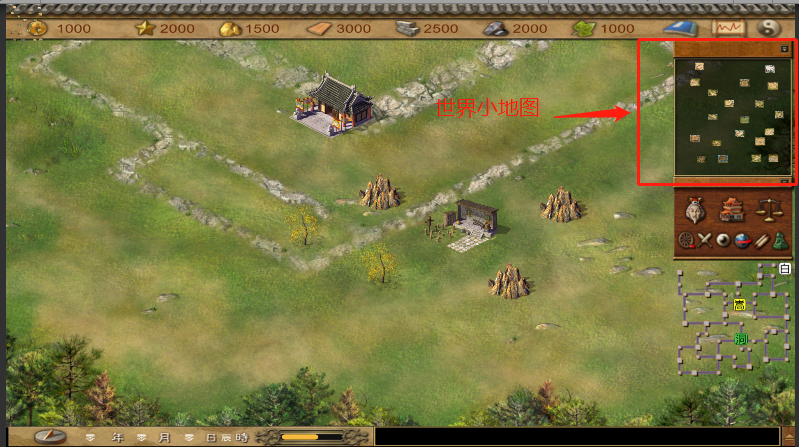Toggle the small button above the minimap
The width and height of the screenshot is (799, 447).
tap(784, 48)
